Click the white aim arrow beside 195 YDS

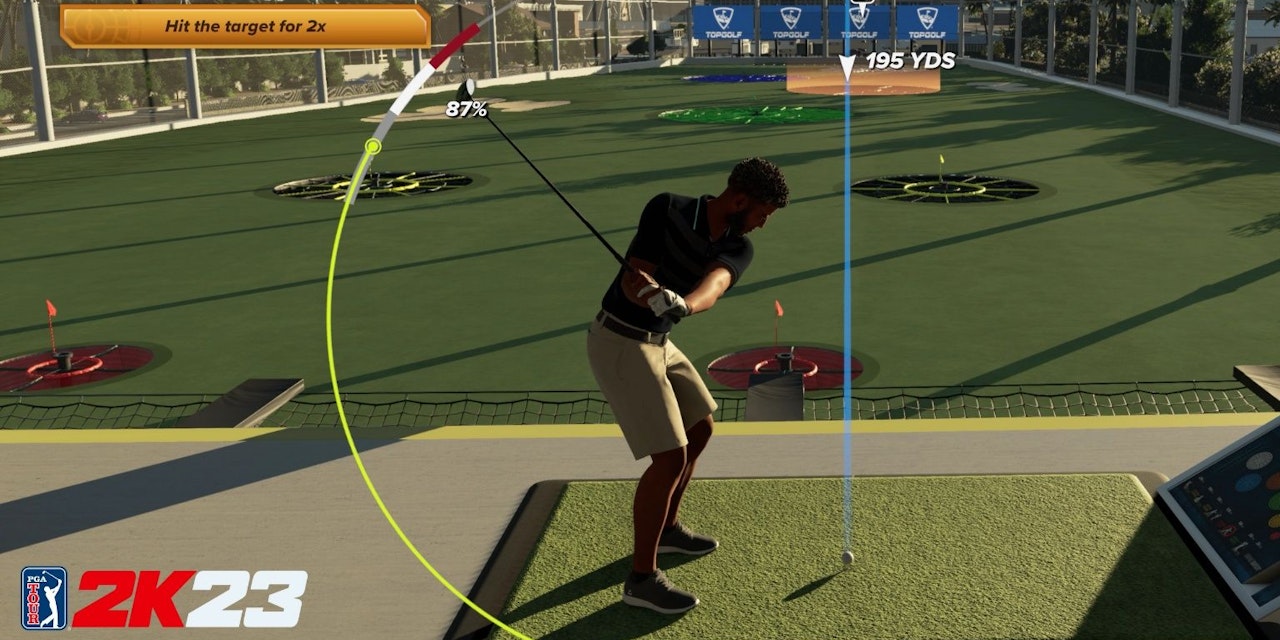pyautogui.click(x=847, y=66)
